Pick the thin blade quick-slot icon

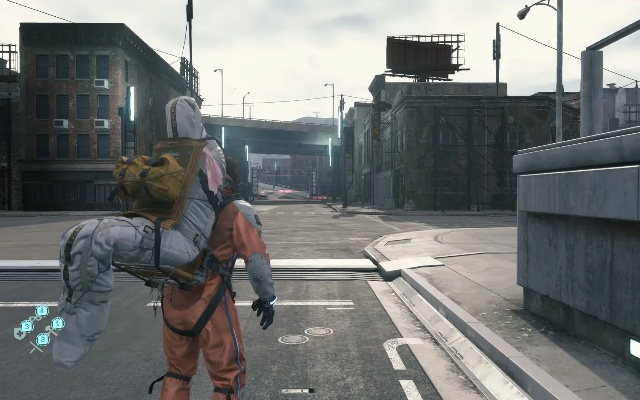click(x=35, y=347)
